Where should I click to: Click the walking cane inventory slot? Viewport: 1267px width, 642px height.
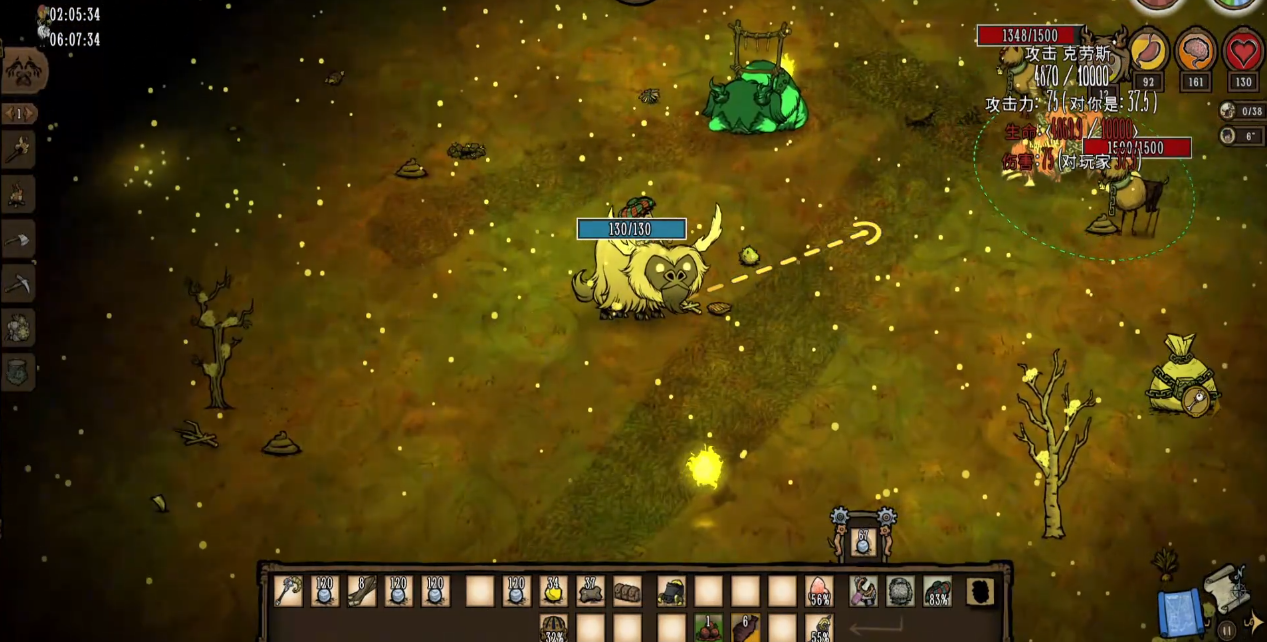(289, 590)
